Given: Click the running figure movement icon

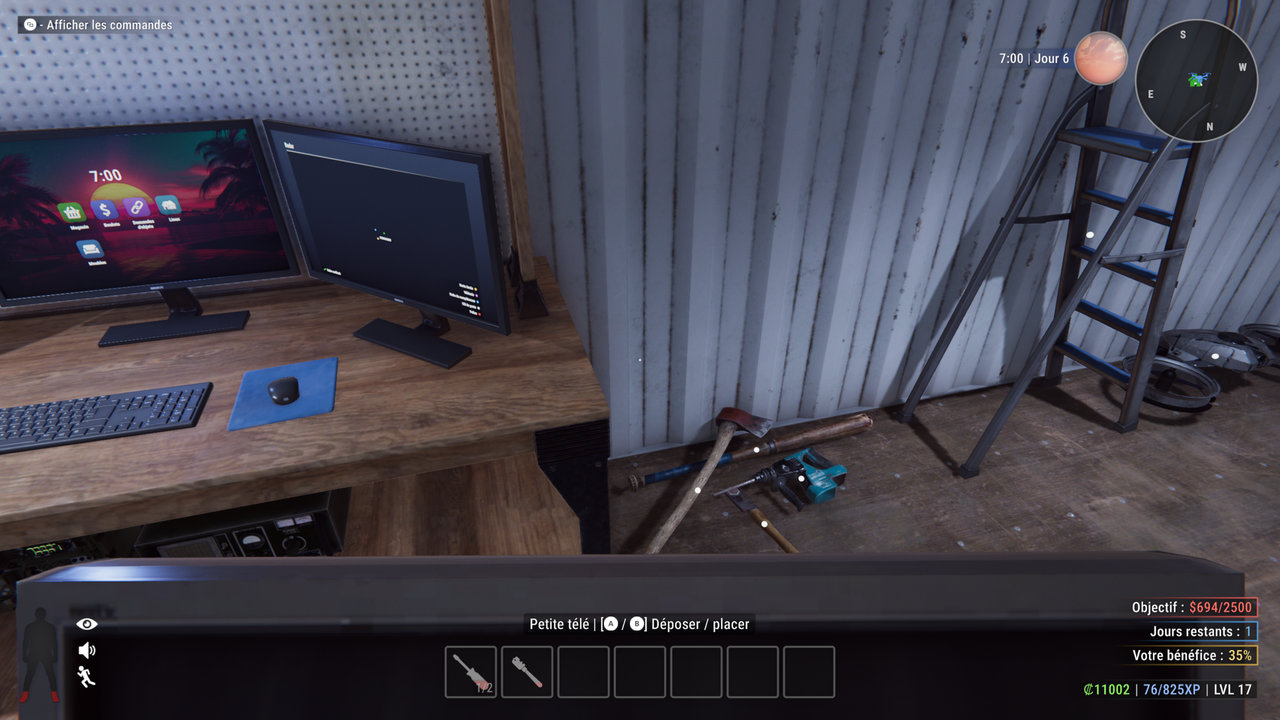Looking at the screenshot, I should [87, 676].
